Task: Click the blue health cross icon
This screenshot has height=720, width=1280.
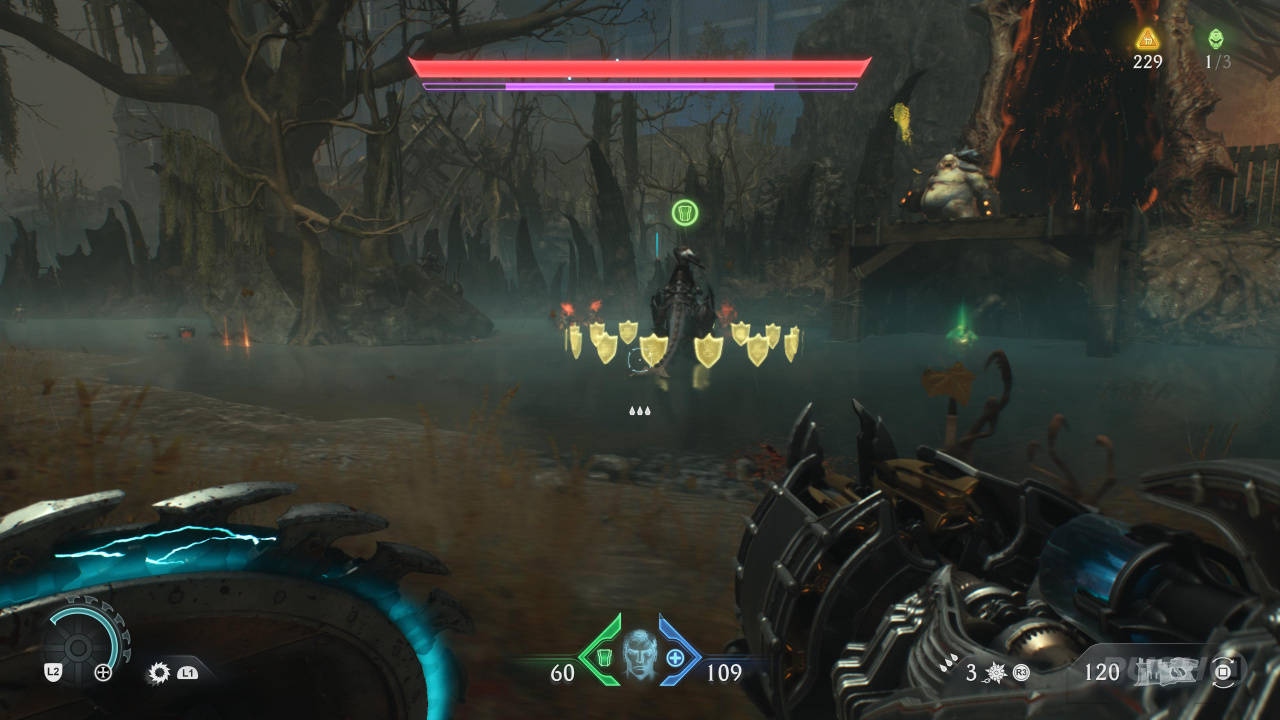Action: (675, 657)
